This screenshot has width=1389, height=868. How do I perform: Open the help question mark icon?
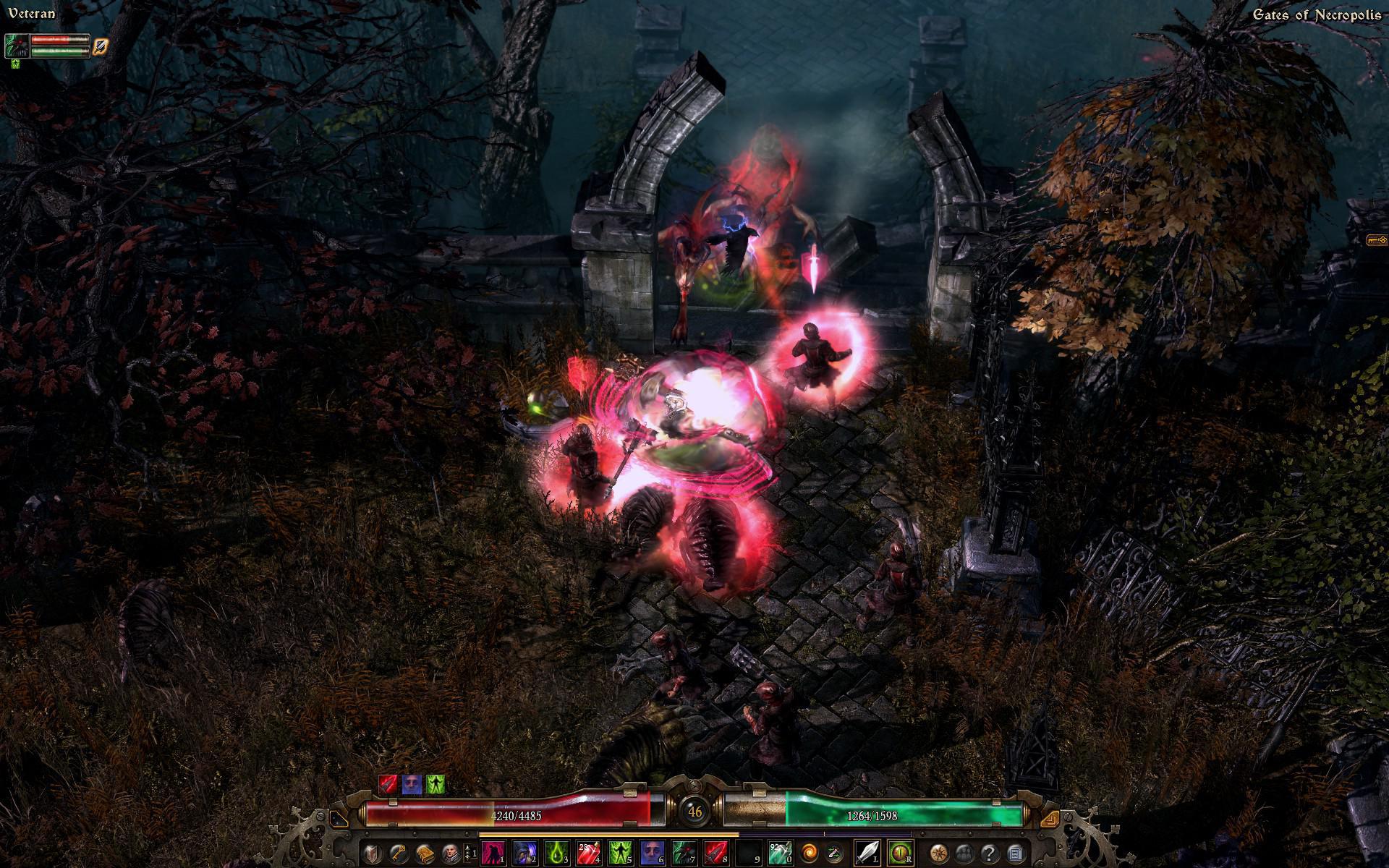990,854
